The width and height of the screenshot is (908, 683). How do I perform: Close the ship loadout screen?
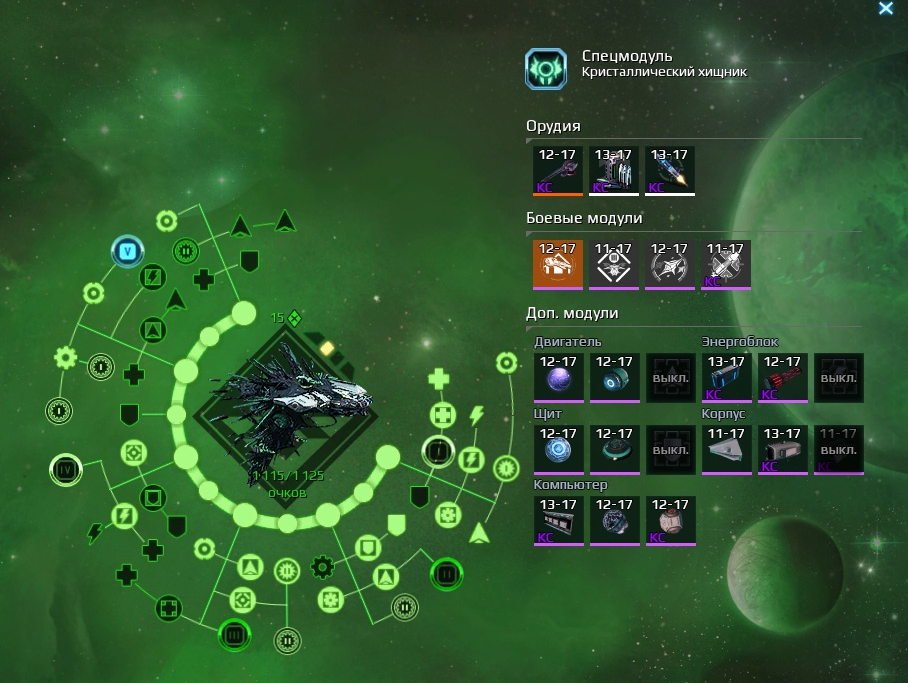885,9
